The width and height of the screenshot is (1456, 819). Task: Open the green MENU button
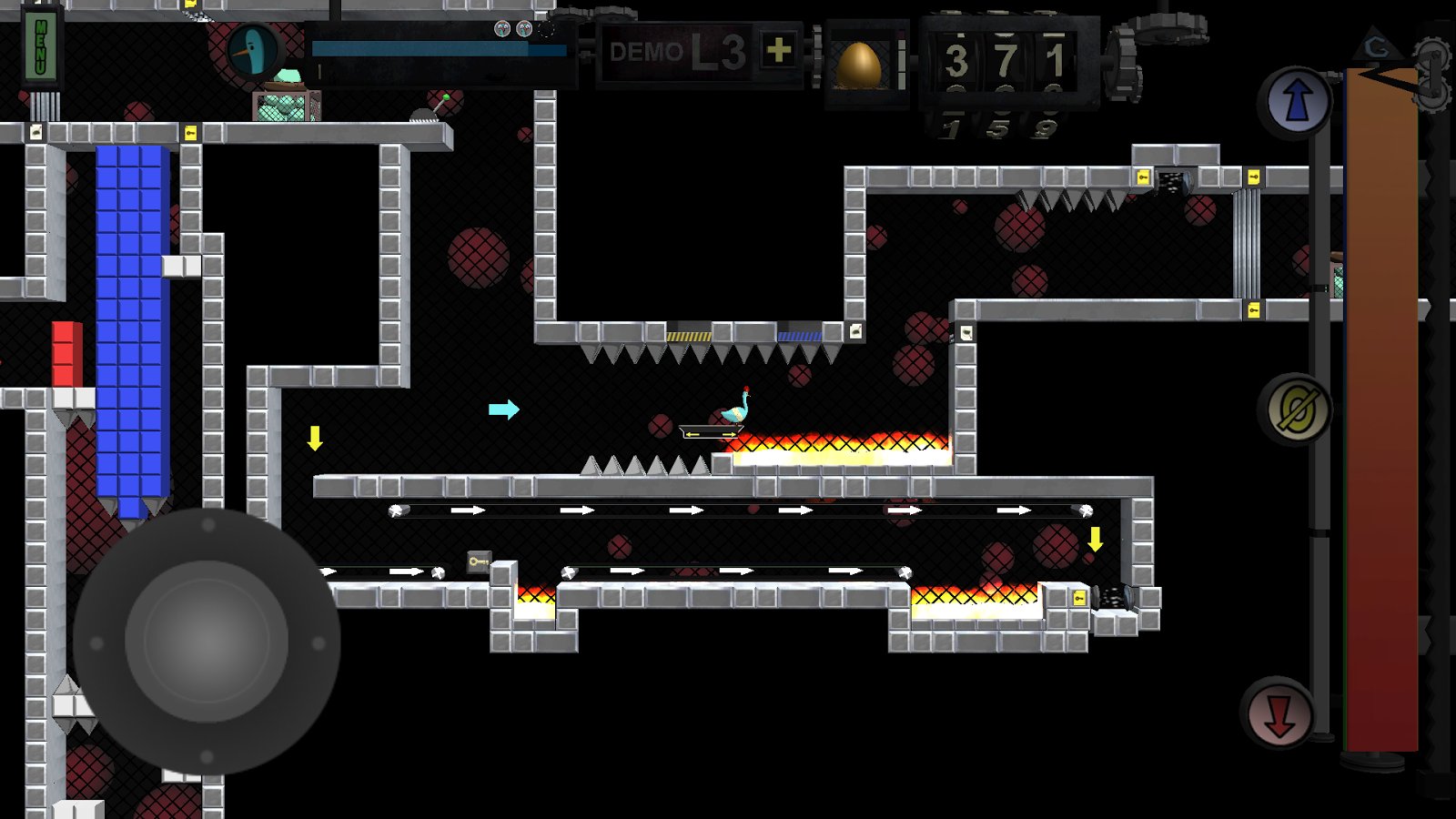click(x=42, y=46)
